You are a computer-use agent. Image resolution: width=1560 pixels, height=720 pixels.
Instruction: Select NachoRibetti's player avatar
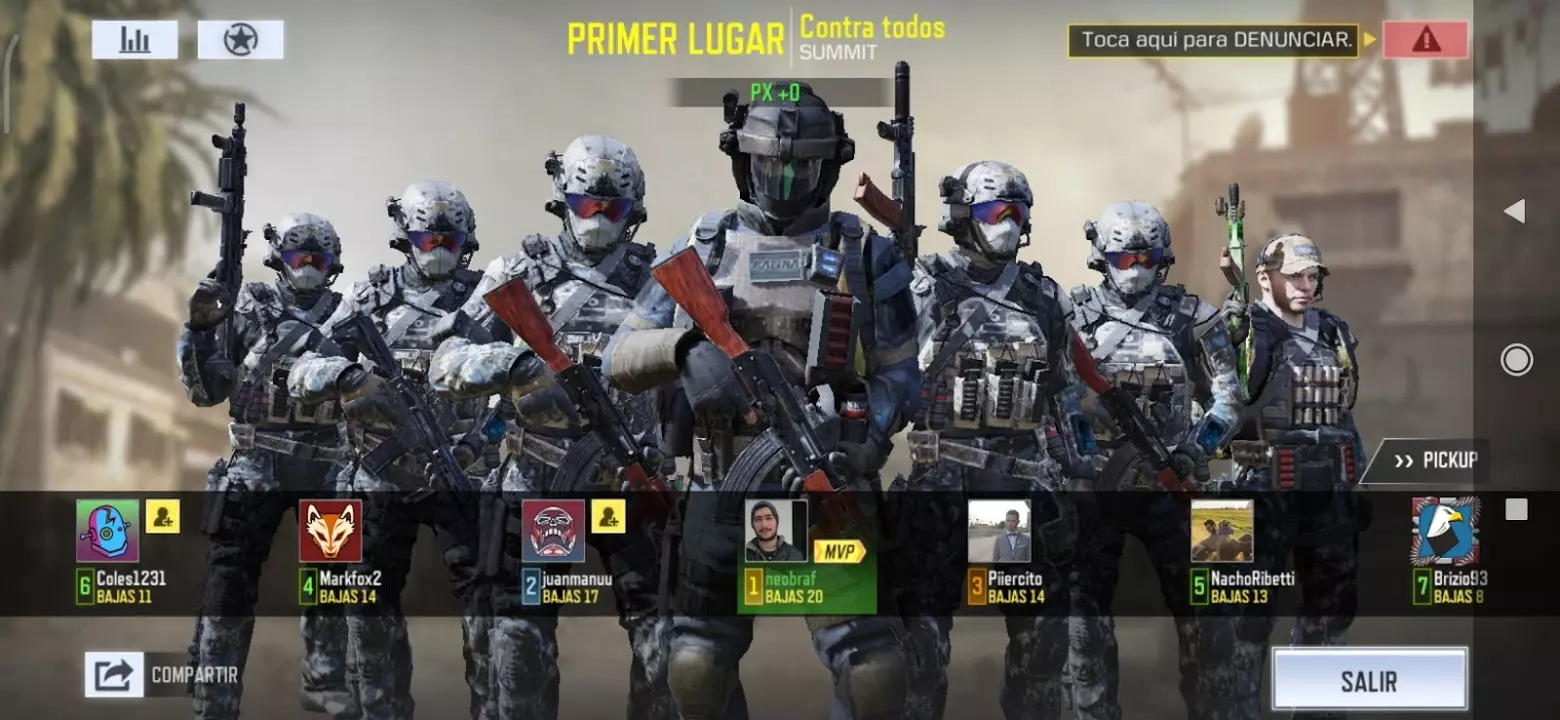[1221, 531]
